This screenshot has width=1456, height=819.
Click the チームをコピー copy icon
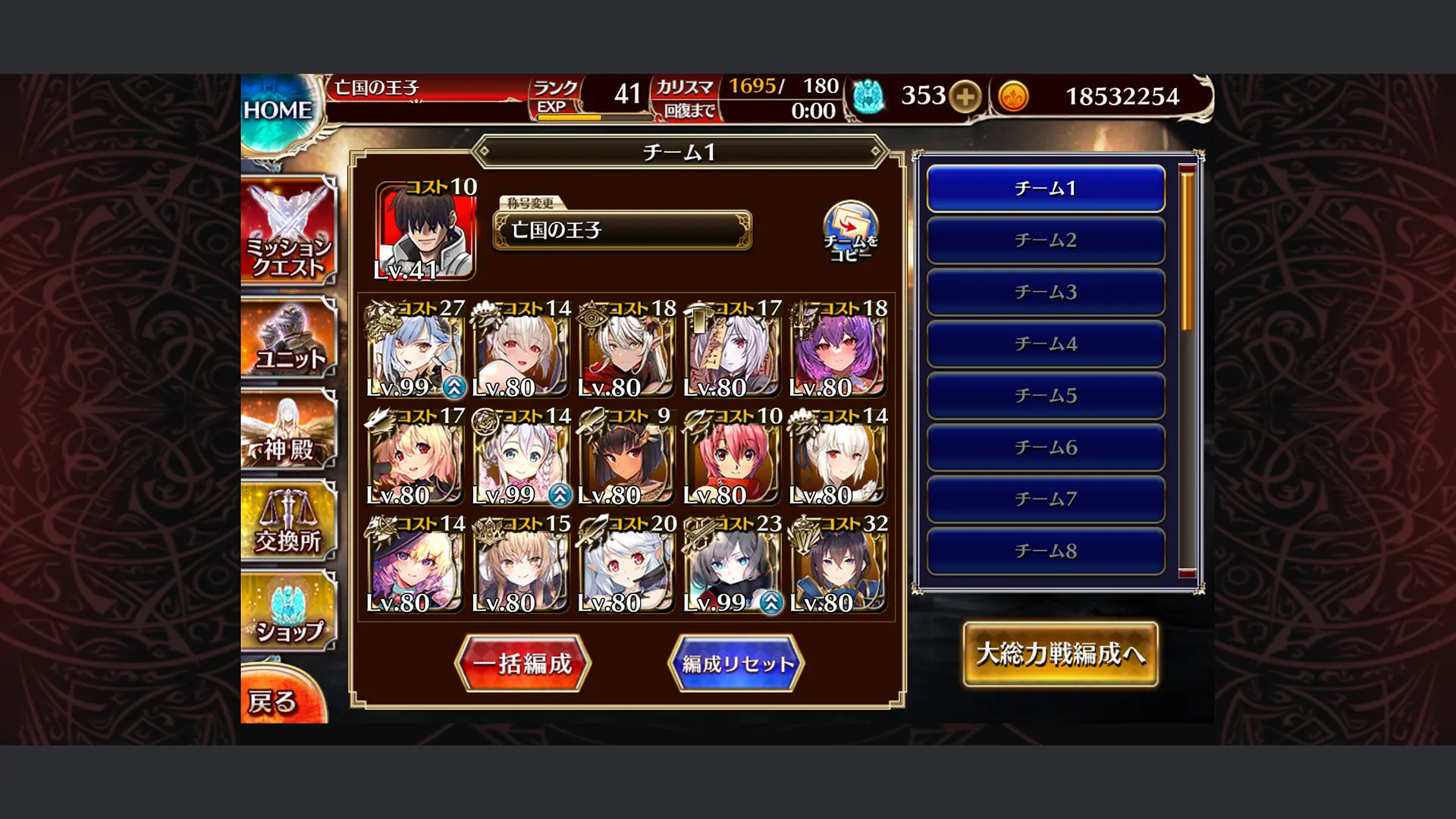[849, 227]
